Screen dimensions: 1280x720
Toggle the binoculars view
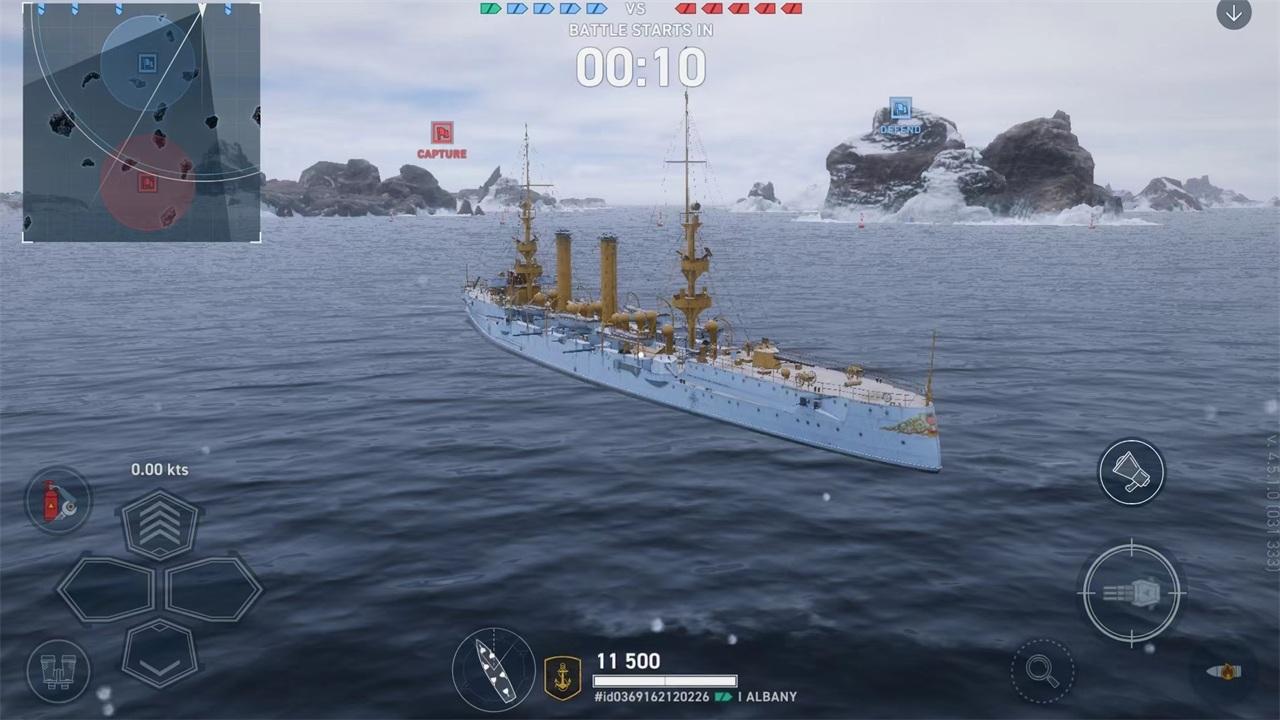point(57,671)
